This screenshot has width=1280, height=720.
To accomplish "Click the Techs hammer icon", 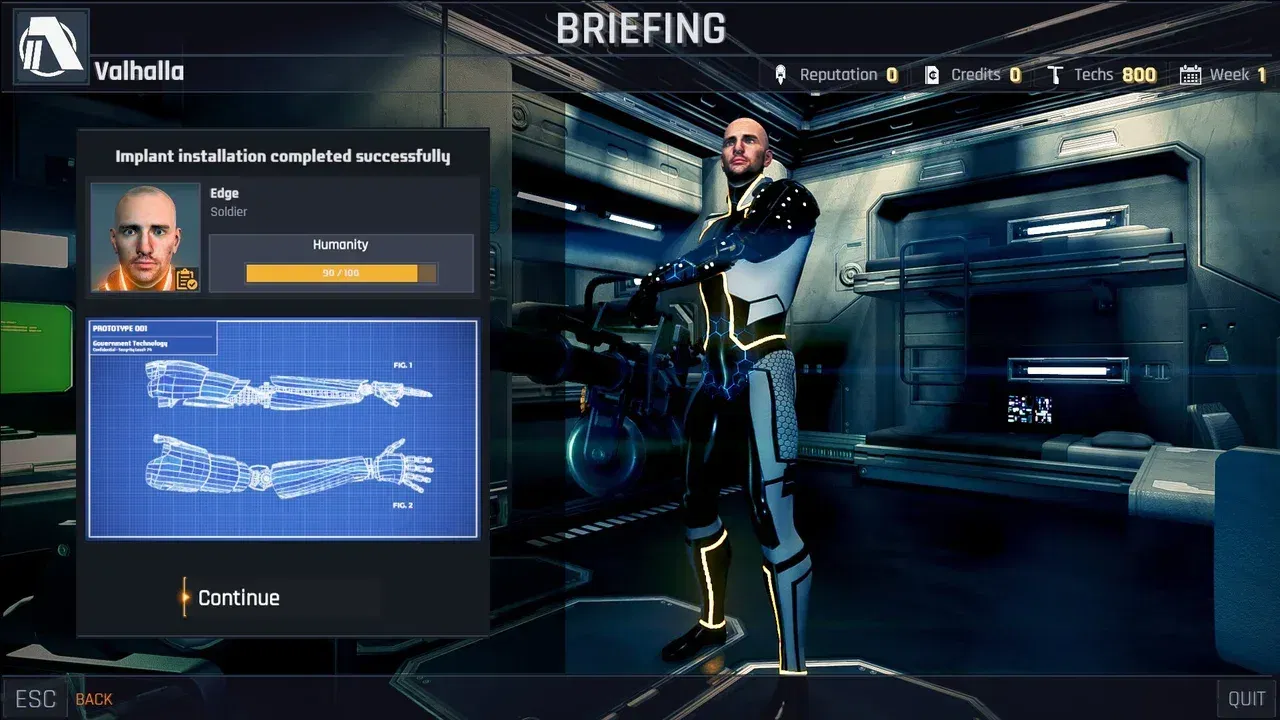I will click(1055, 73).
